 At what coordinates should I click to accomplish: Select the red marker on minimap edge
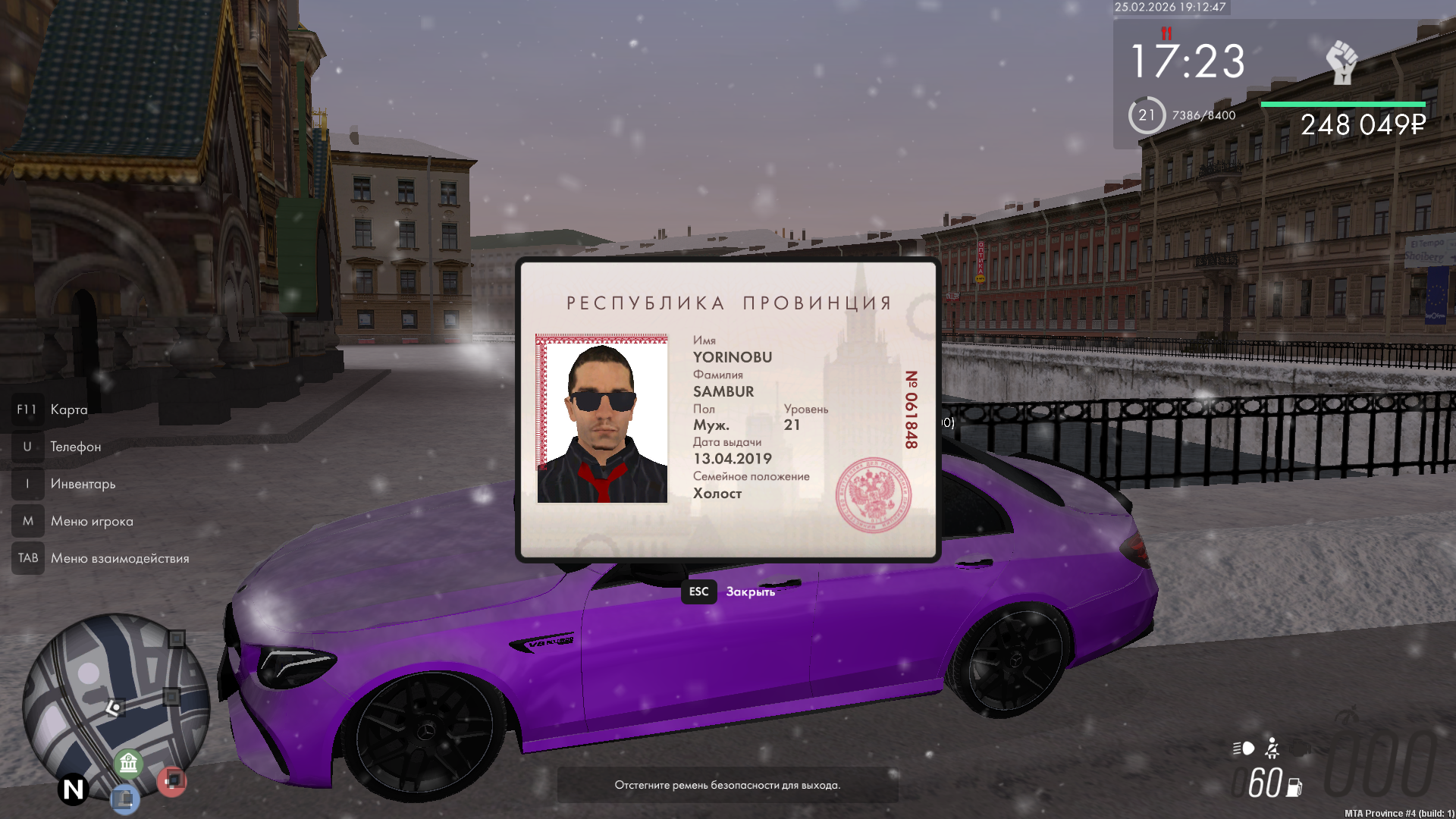[x=172, y=780]
